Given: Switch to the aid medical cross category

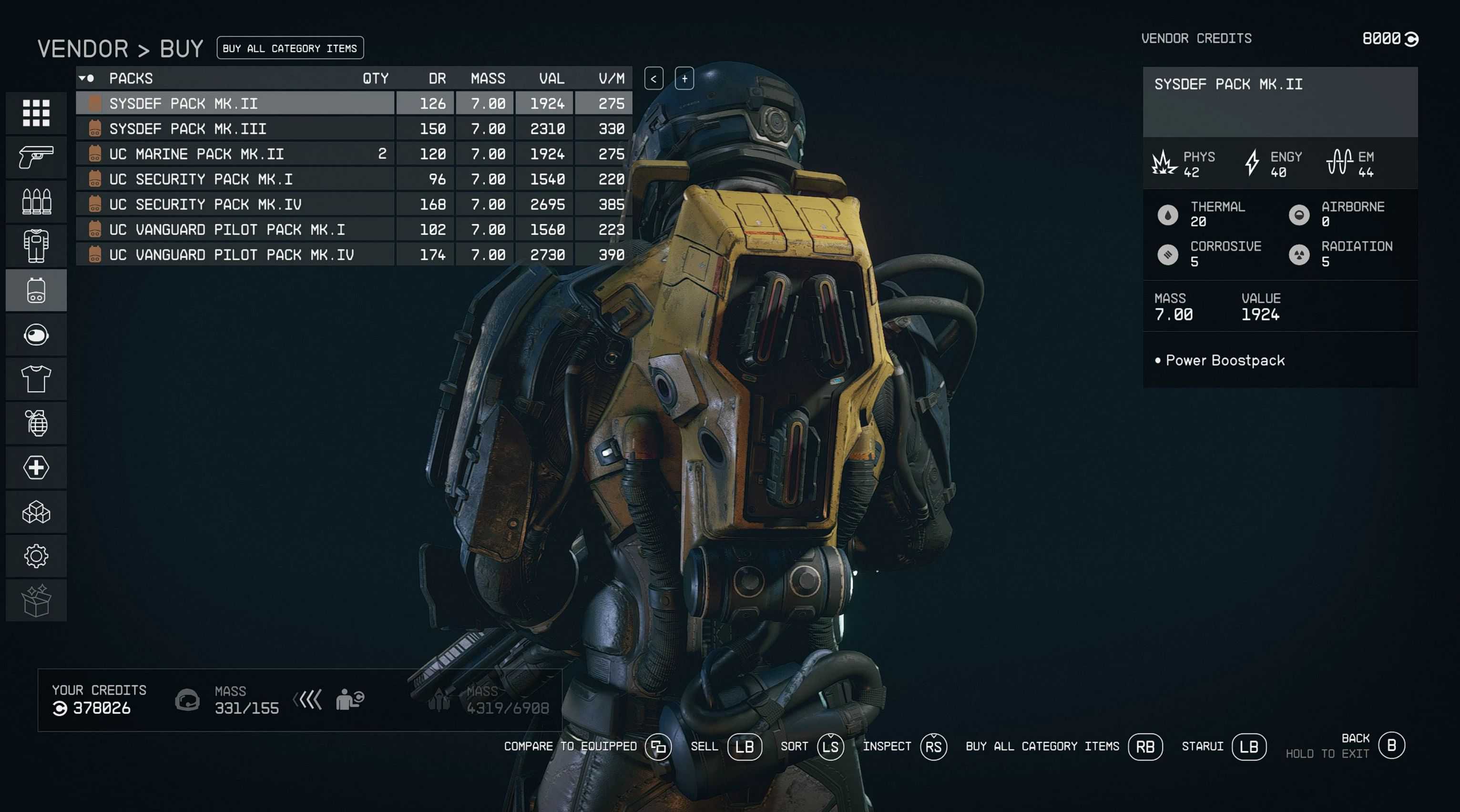Looking at the screenshot, I should coord(36,467).
